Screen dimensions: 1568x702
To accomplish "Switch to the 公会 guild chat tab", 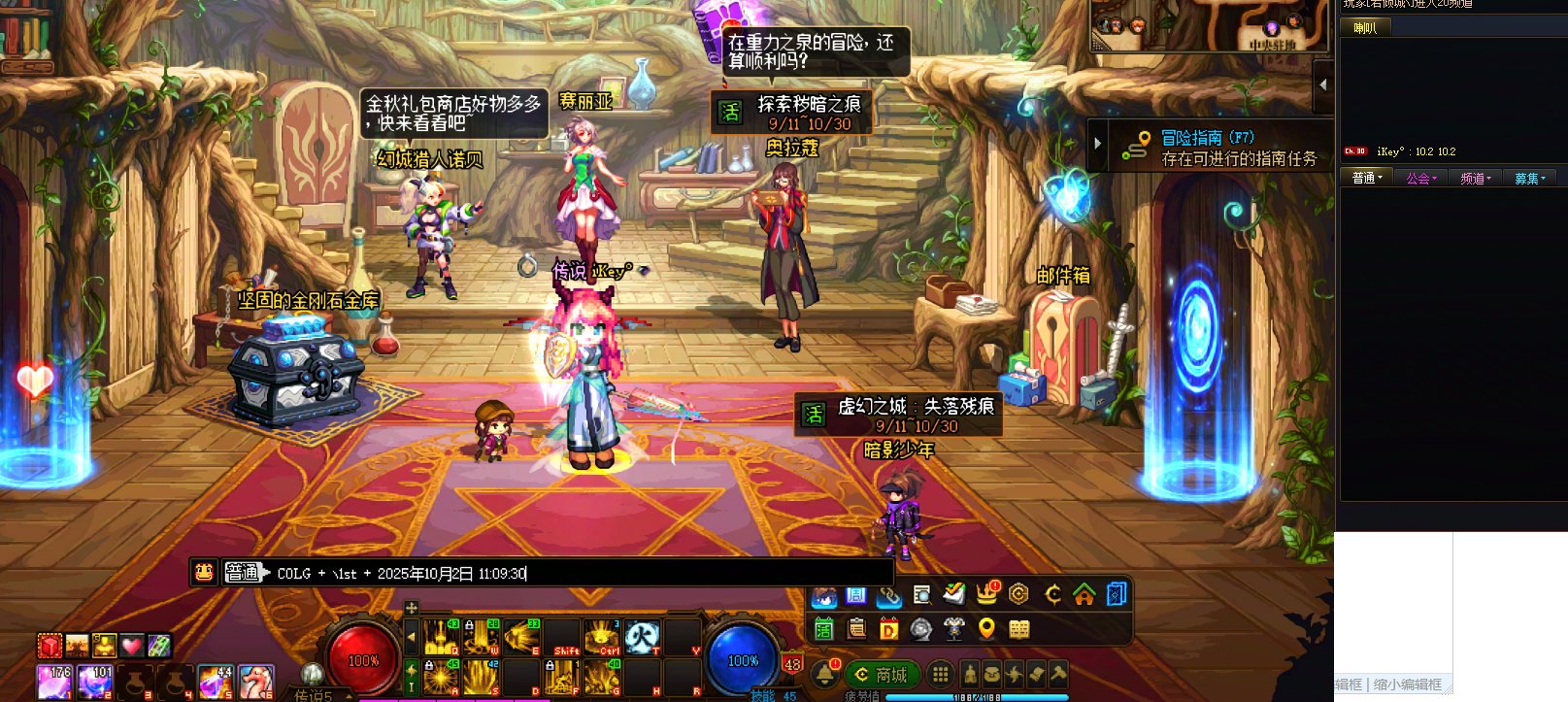I will pos(1420,178).
